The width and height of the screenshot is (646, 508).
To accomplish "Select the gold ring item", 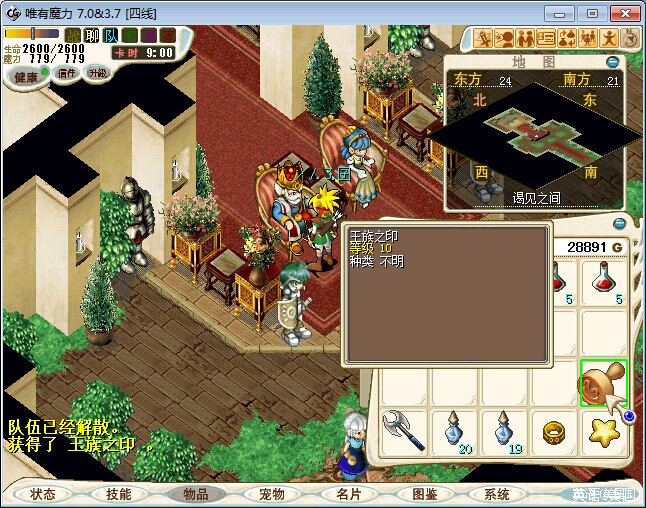I will (555, 433).
